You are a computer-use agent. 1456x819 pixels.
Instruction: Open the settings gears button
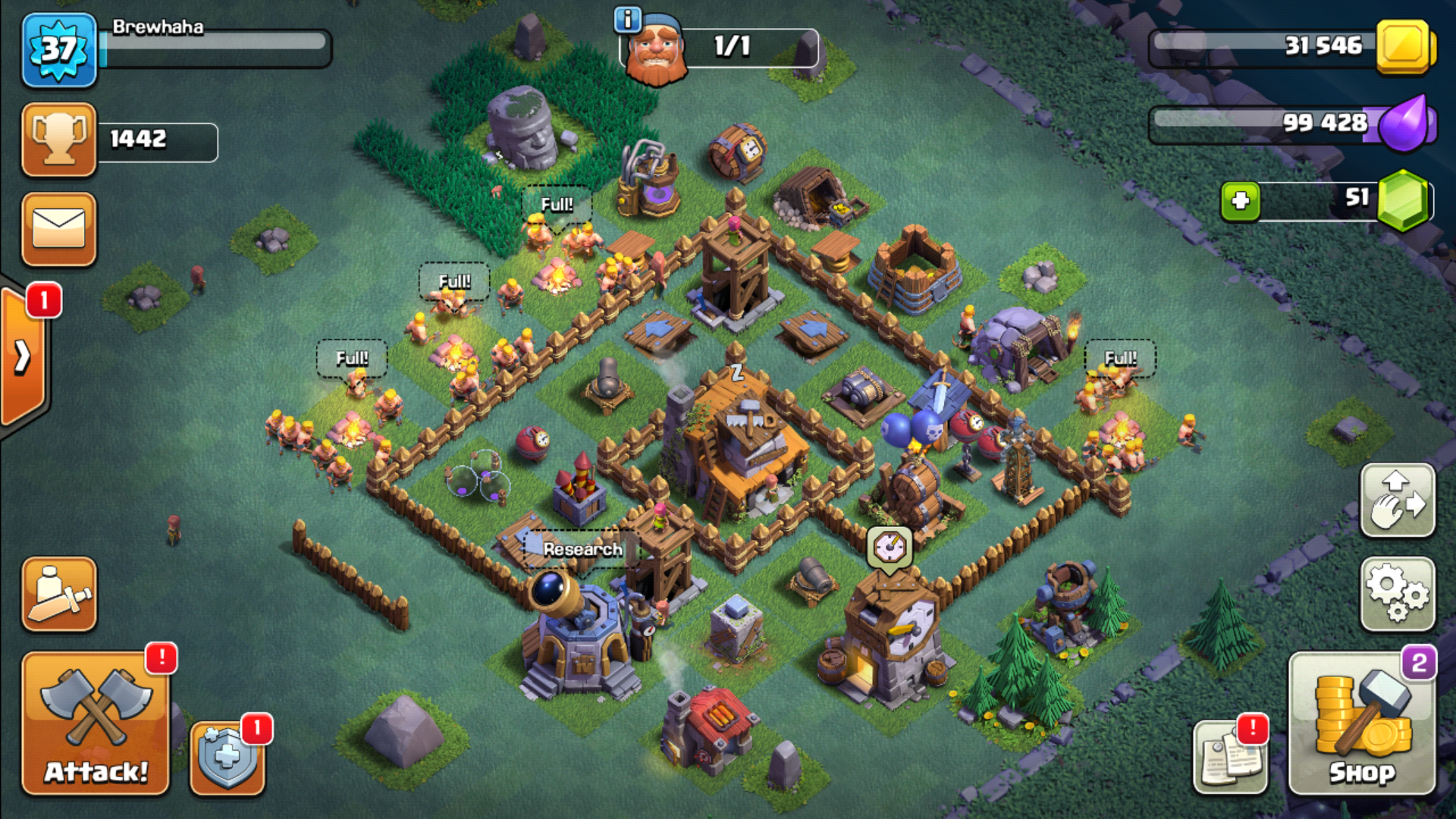pos(1398,595)
